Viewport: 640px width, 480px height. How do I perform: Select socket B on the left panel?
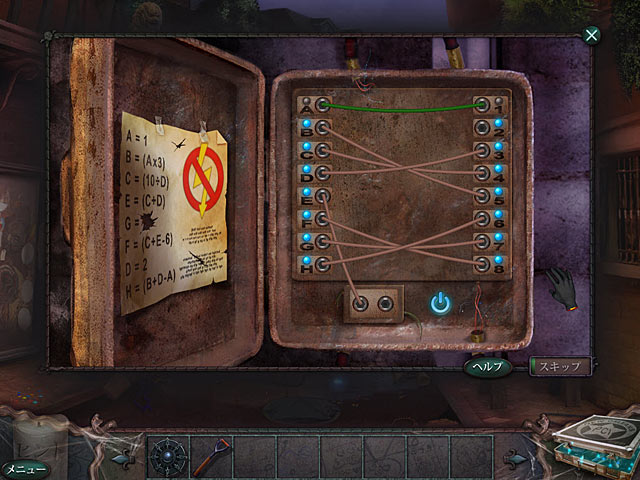coord(322,127)
